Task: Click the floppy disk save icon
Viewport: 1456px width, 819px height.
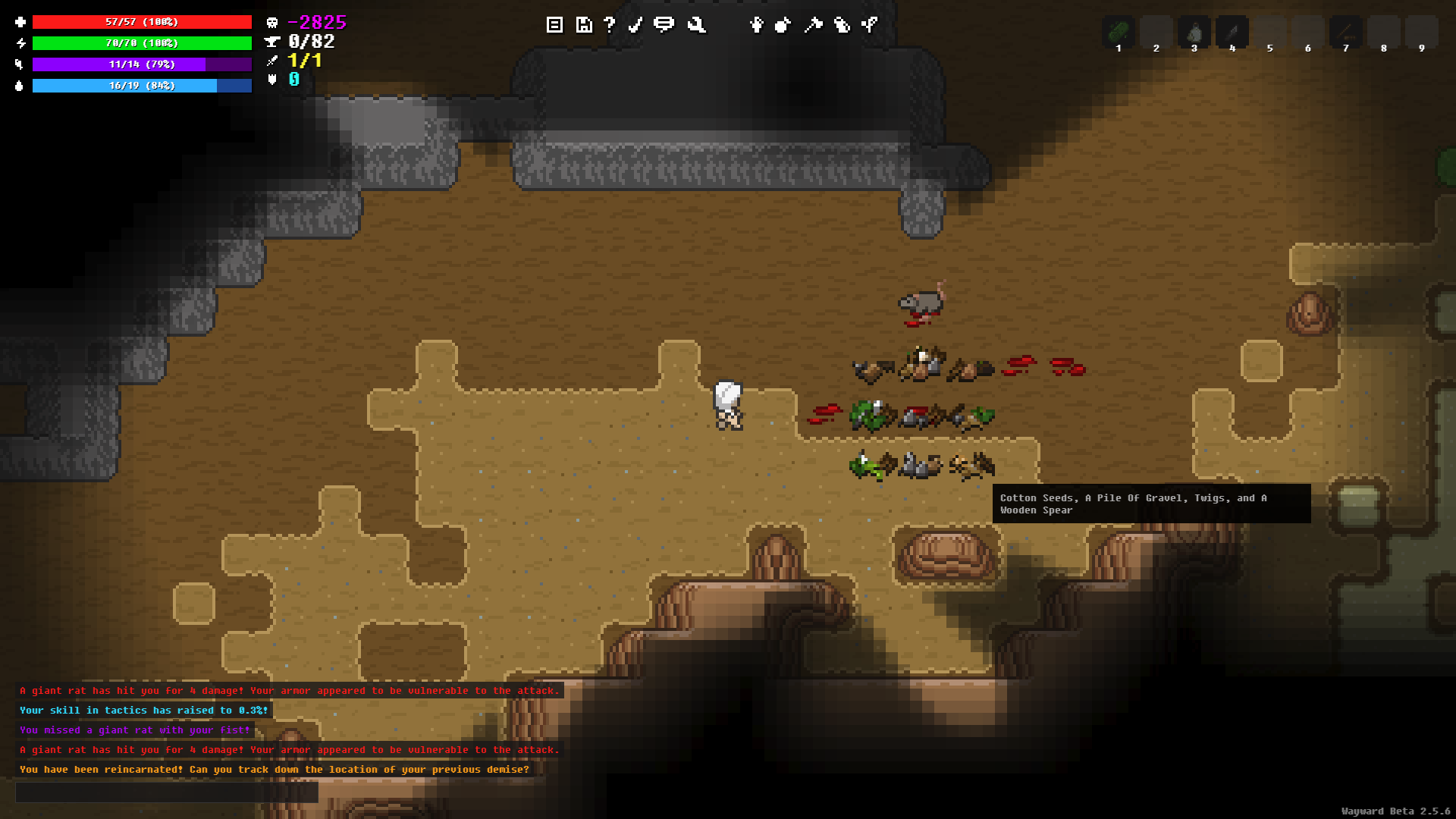Action: [x=583, y=25]
